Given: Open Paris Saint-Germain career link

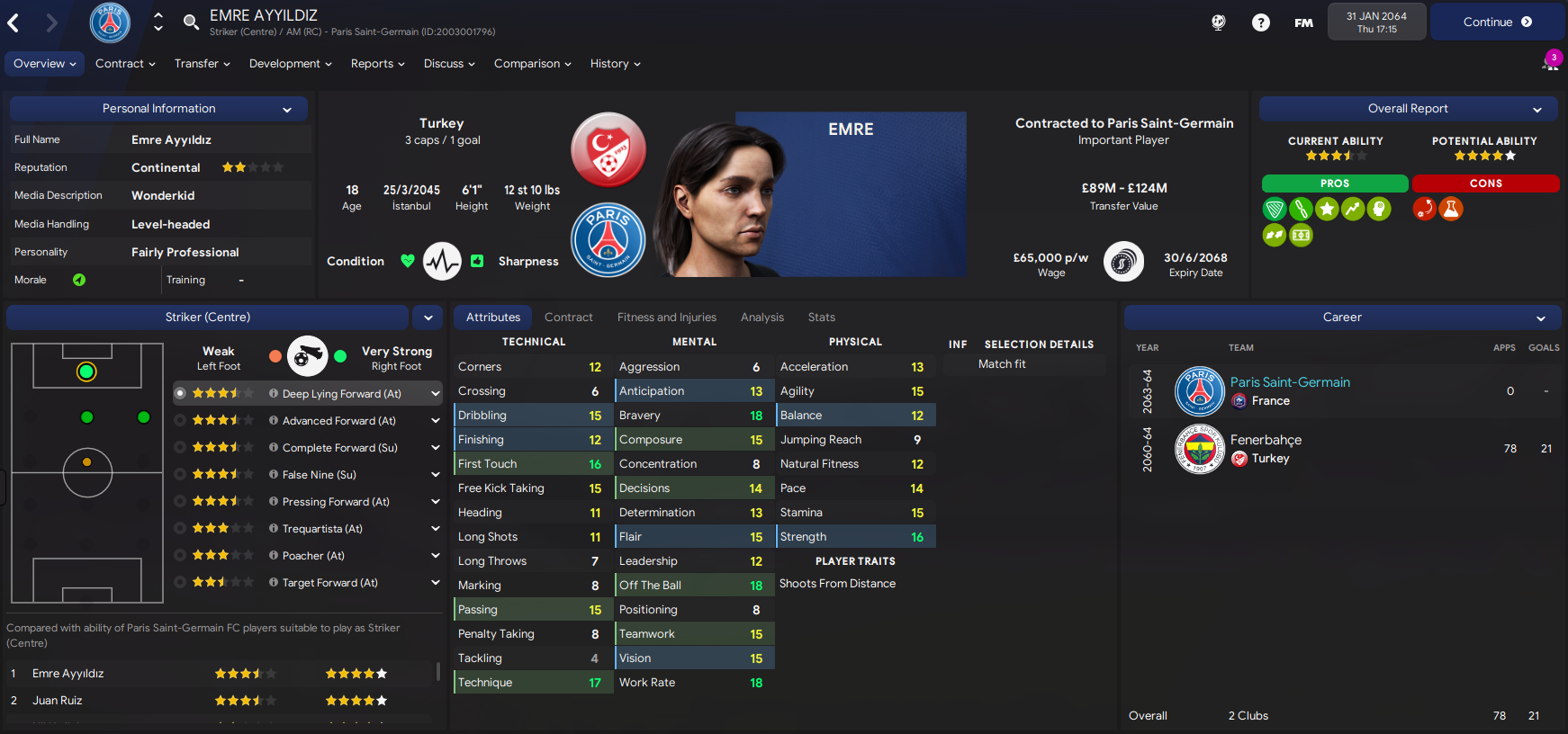Looking at the screenshot, I should [1289, 382].
